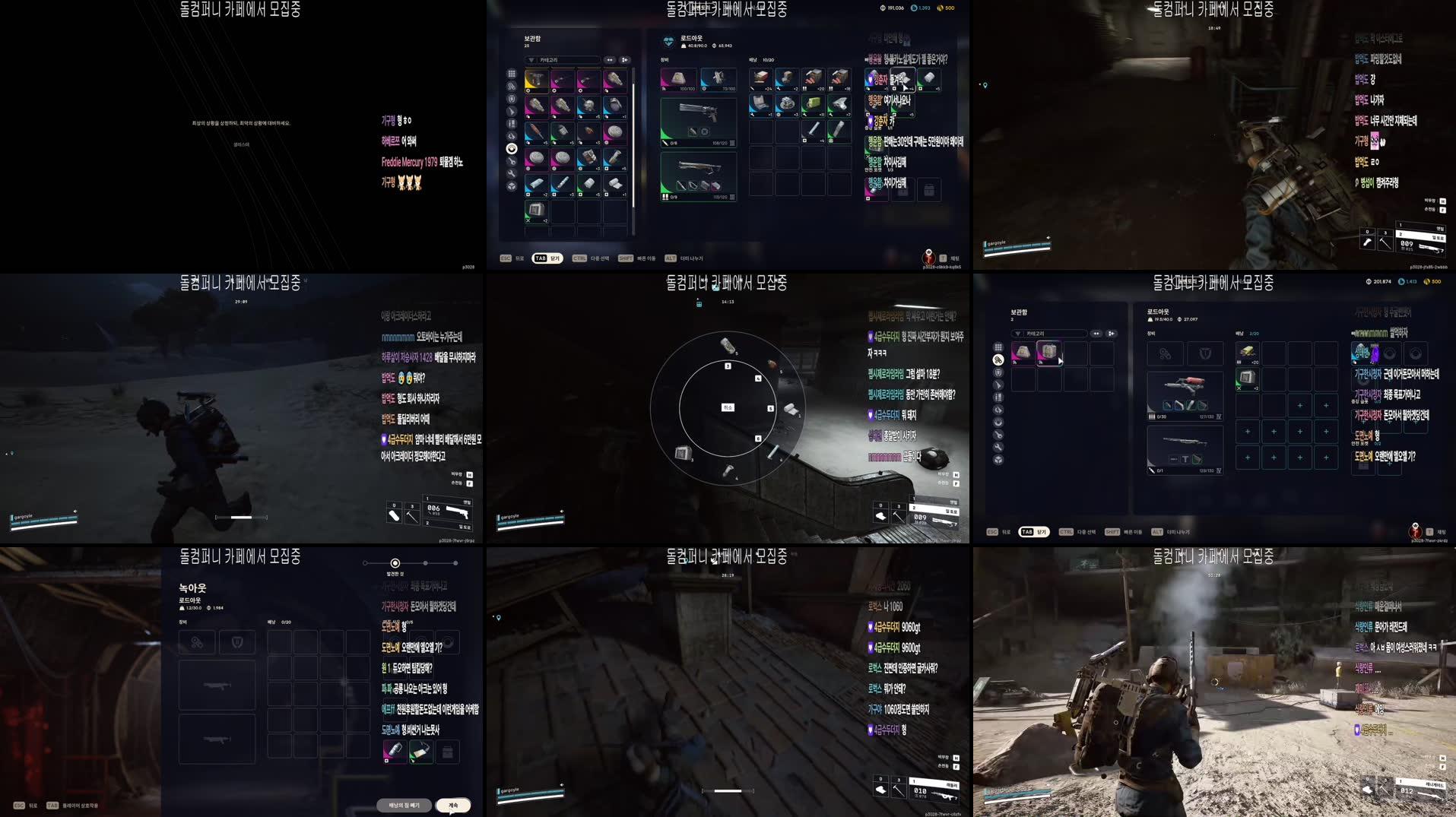Click TAB 닫기 in the bottom shortcut bar
Viewport: 1456px width, 817px height.
[x=547, y=258]
